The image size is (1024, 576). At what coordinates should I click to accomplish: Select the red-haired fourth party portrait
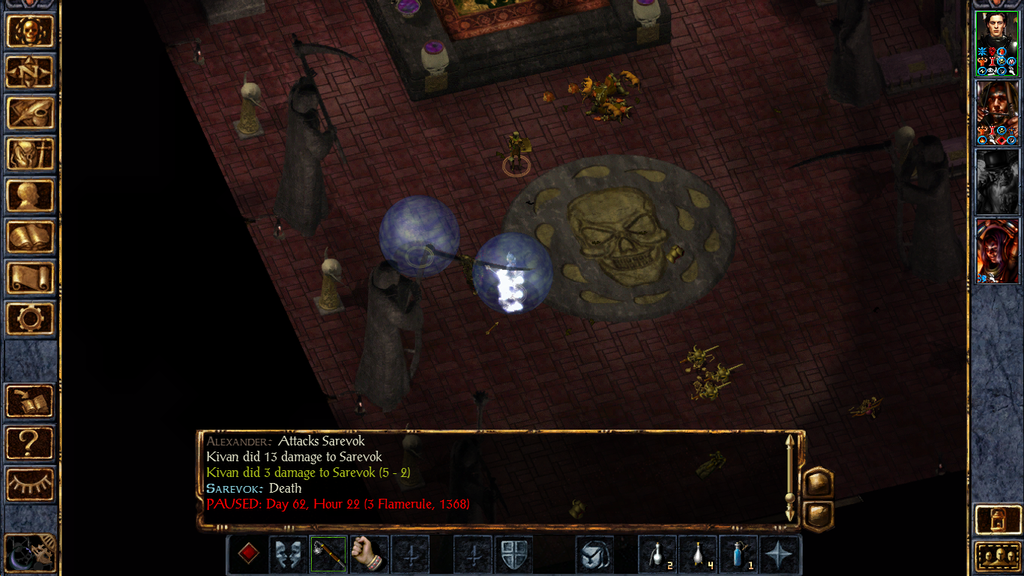(996, 251)
